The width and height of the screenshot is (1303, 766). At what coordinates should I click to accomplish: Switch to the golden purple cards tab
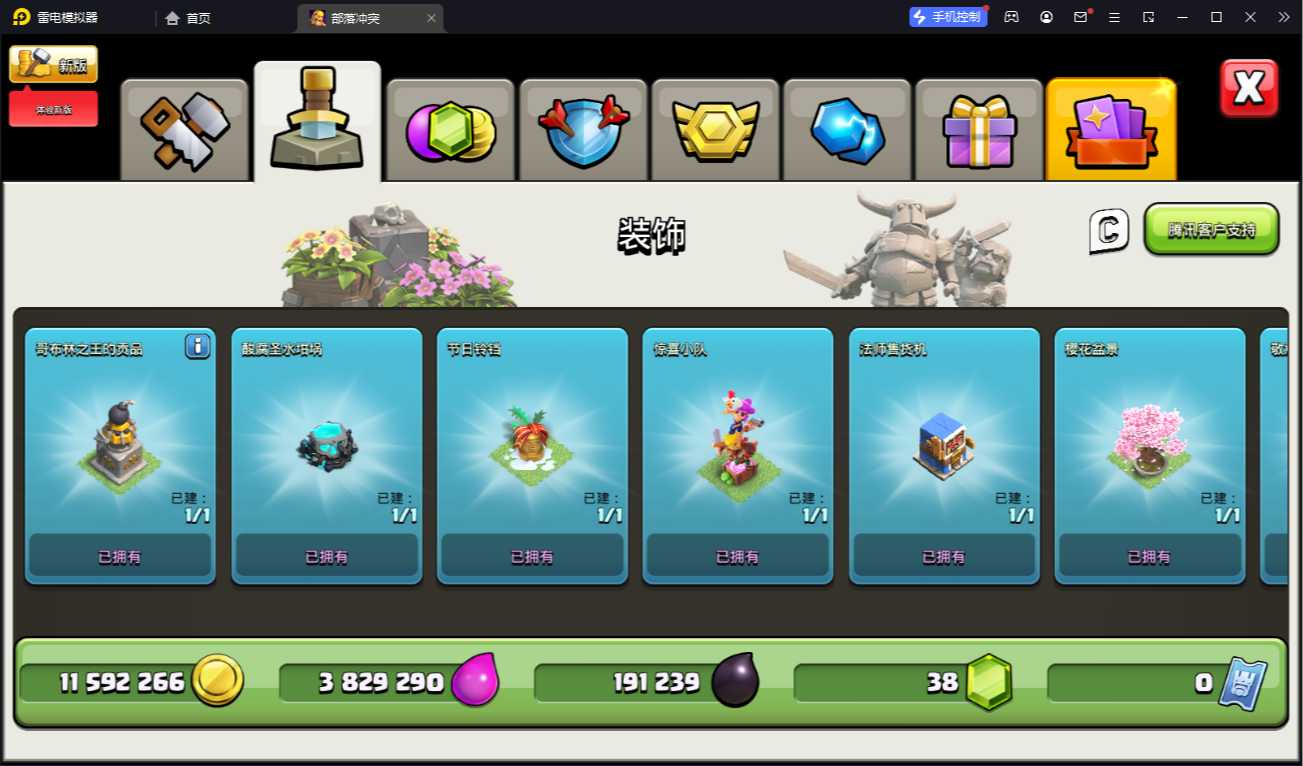(x=1111, y=130)
